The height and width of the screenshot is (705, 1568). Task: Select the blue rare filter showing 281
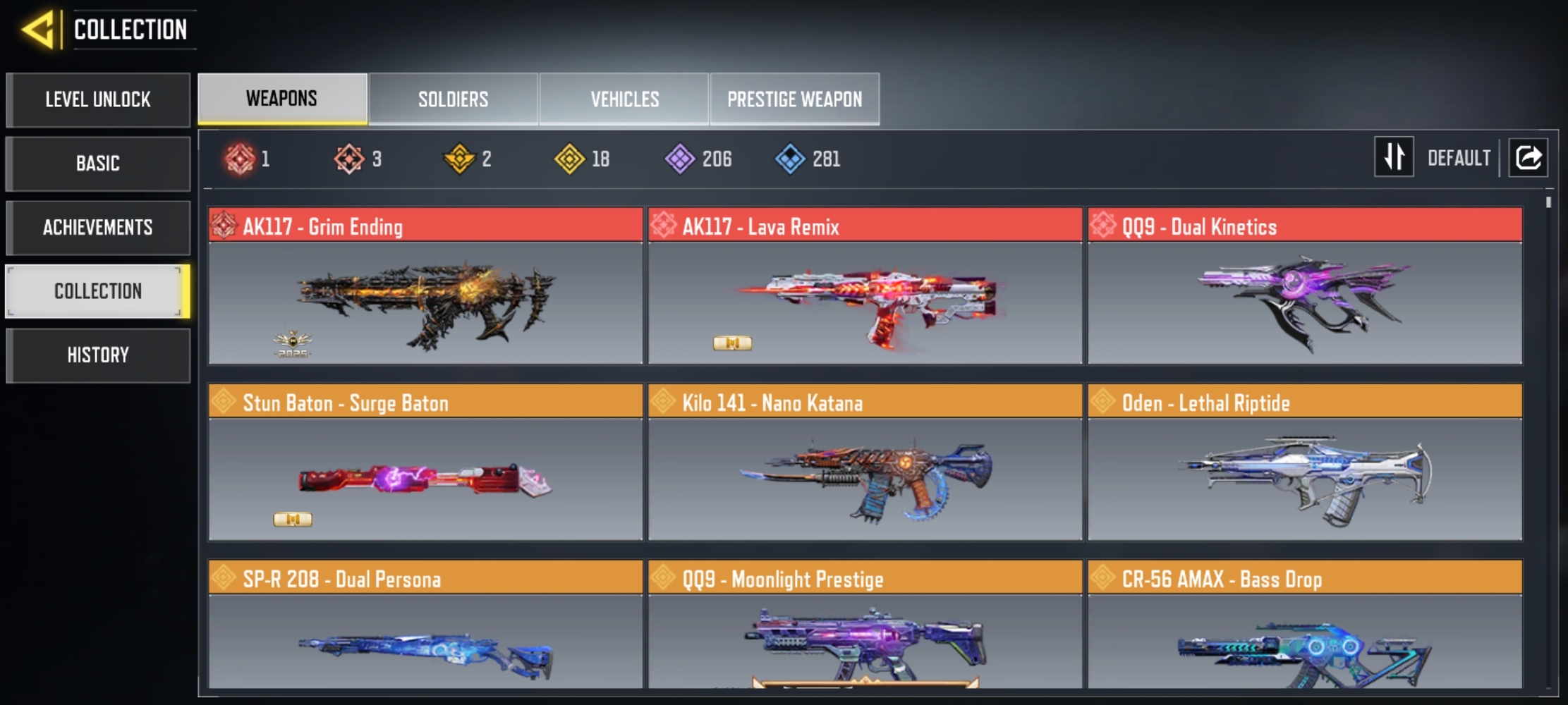click(793, 159)
